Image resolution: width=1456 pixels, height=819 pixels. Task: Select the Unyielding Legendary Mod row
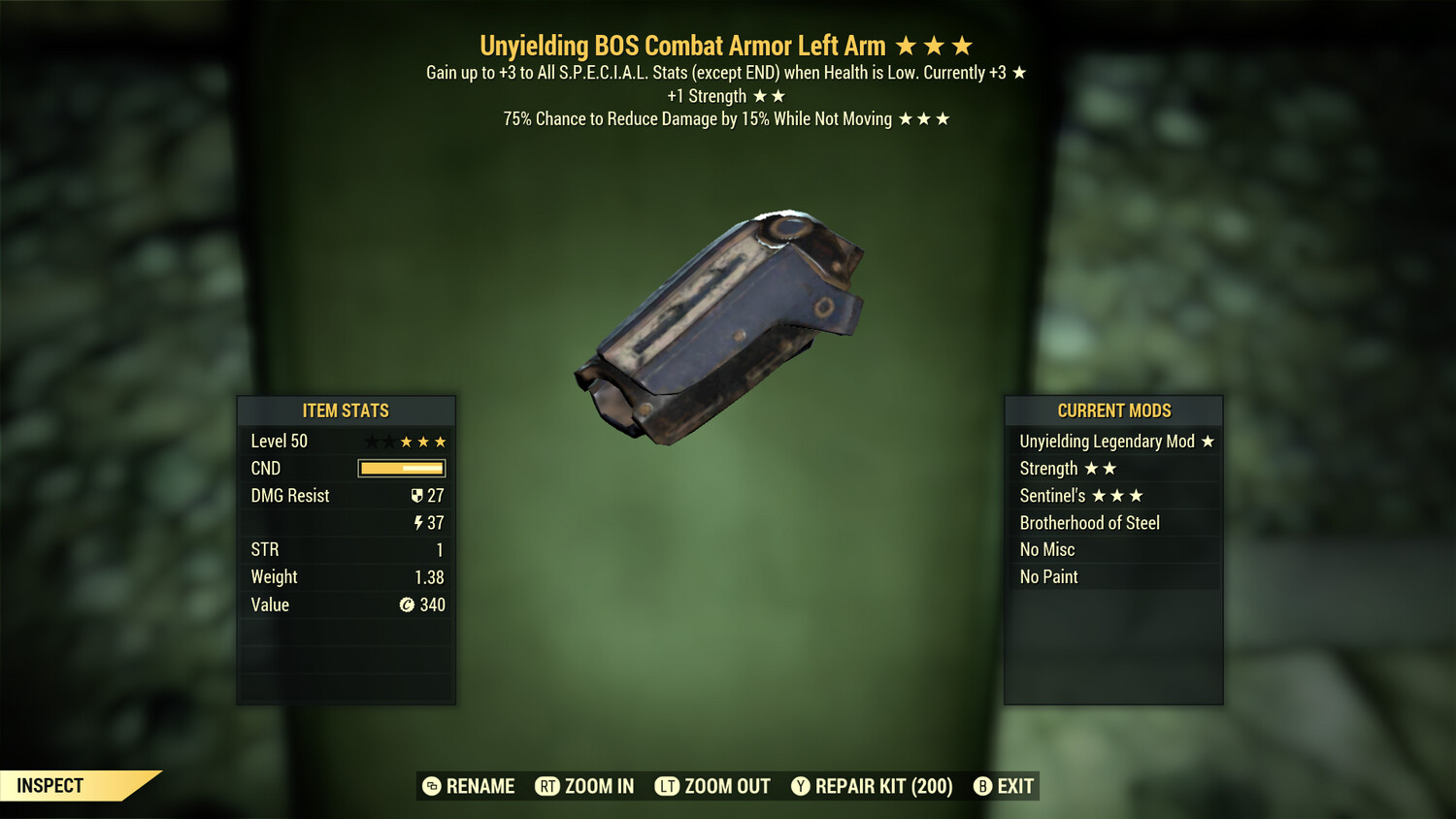[x=1113, y=442]
